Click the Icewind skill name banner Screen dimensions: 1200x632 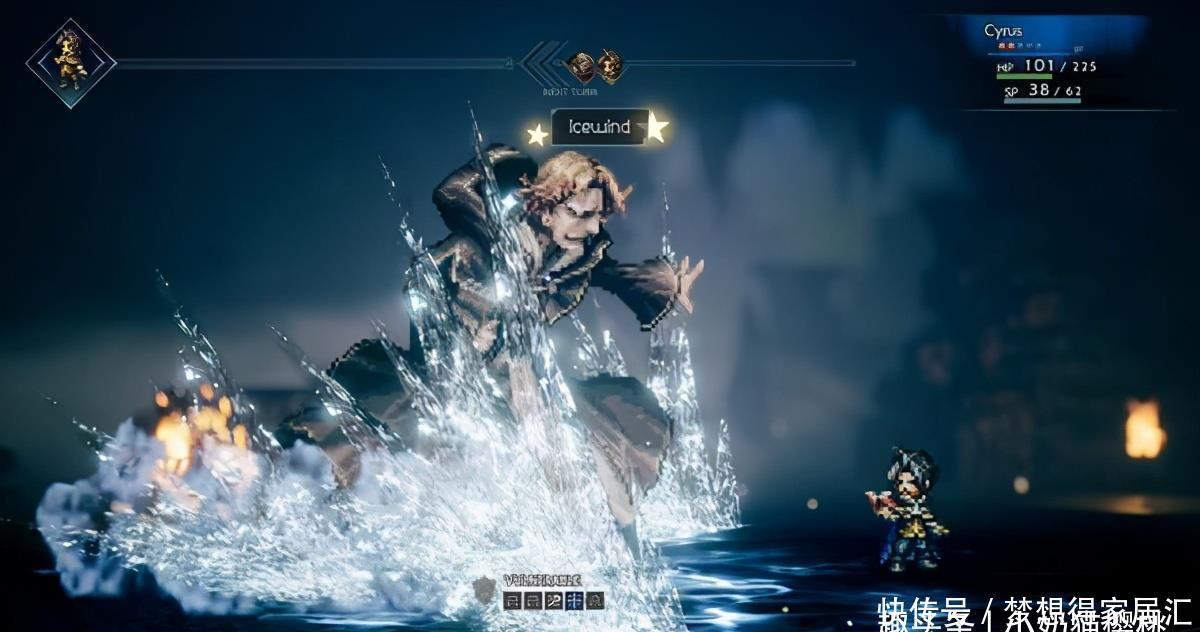pos(599,127)
